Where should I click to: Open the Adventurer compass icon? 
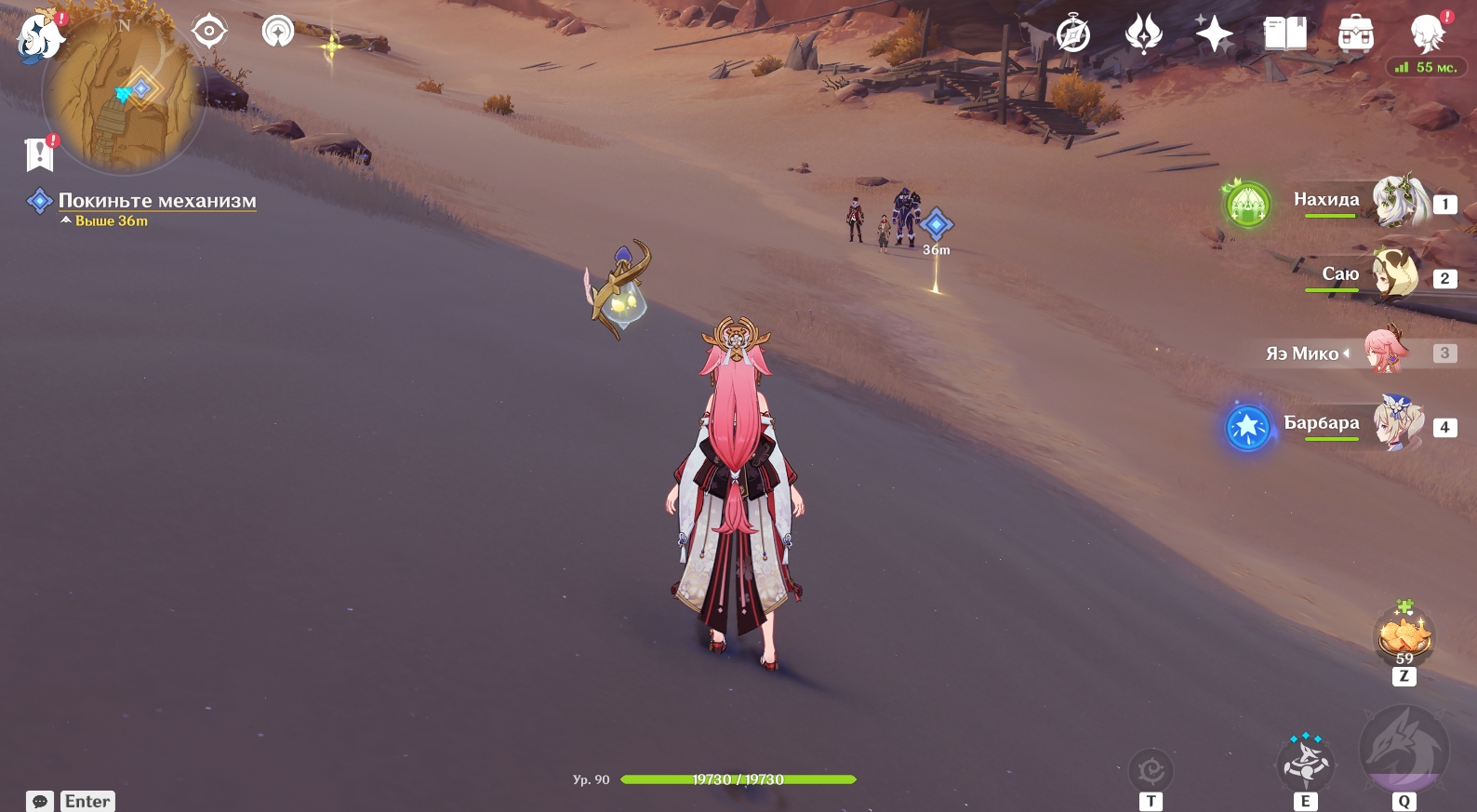(1072, 35)
